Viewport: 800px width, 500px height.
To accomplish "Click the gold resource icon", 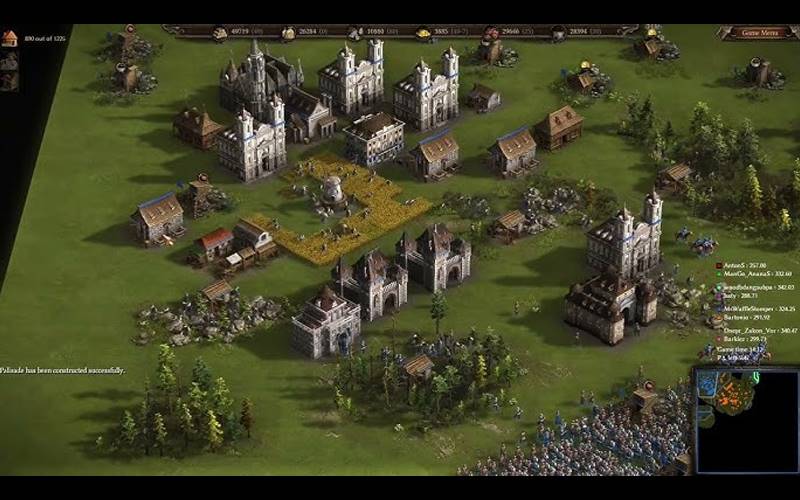I will tap(424, 33).
